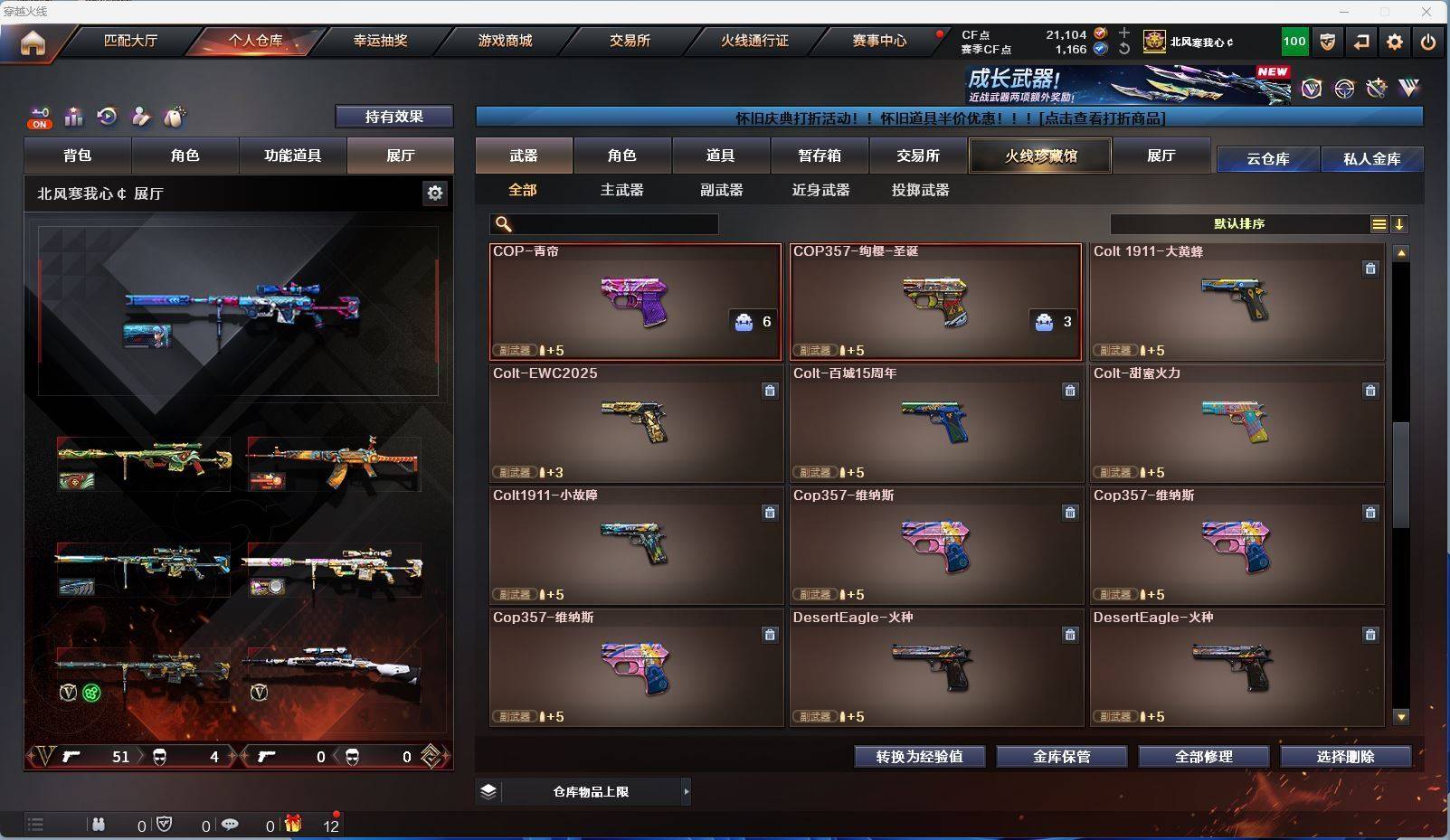1450x840 pixels.
Task: Switch to 云仓库 cloud storage
Action: [x=1267, y=159]
